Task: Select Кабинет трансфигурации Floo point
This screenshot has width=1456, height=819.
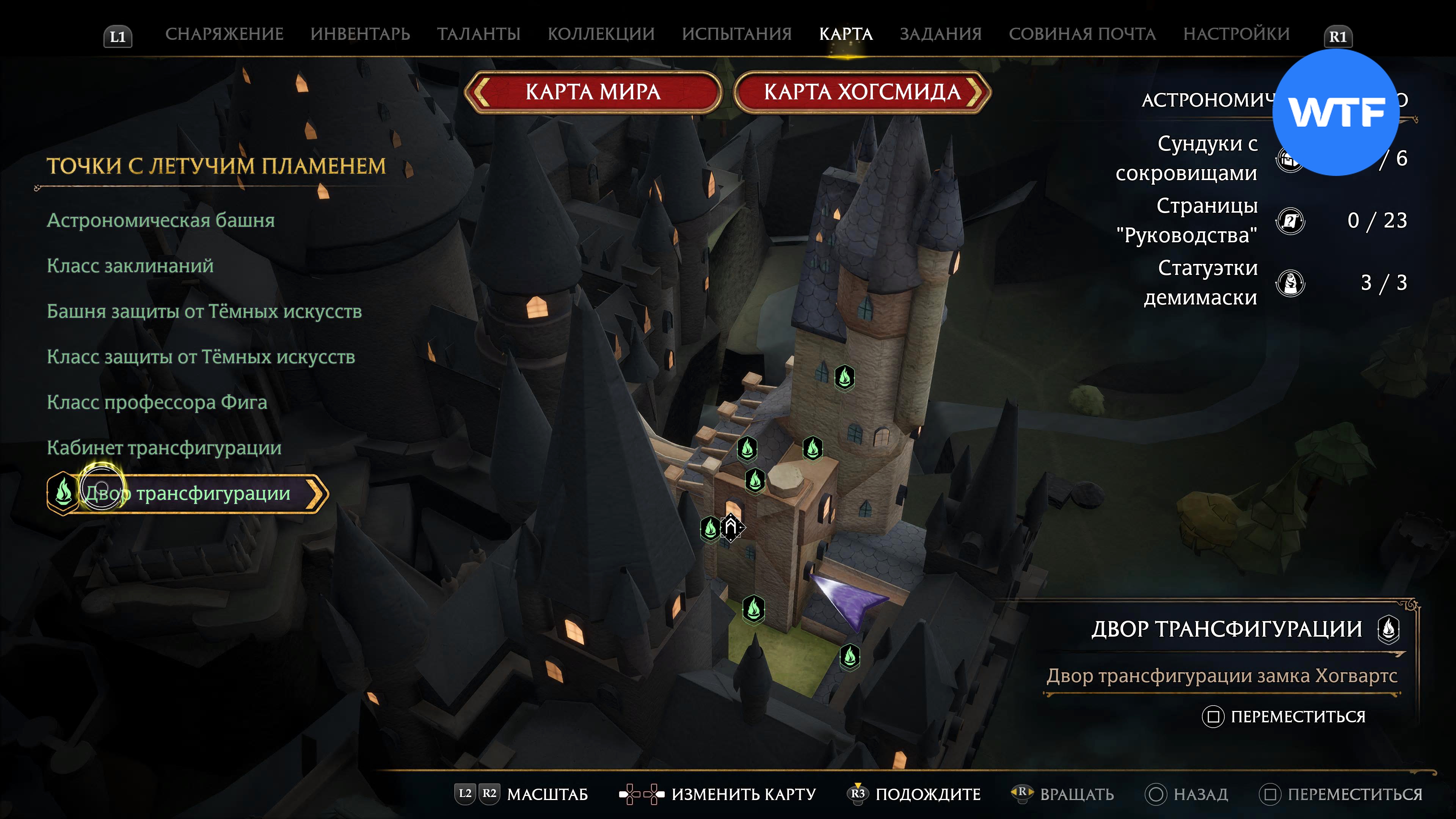Action: tap(164, 448)
